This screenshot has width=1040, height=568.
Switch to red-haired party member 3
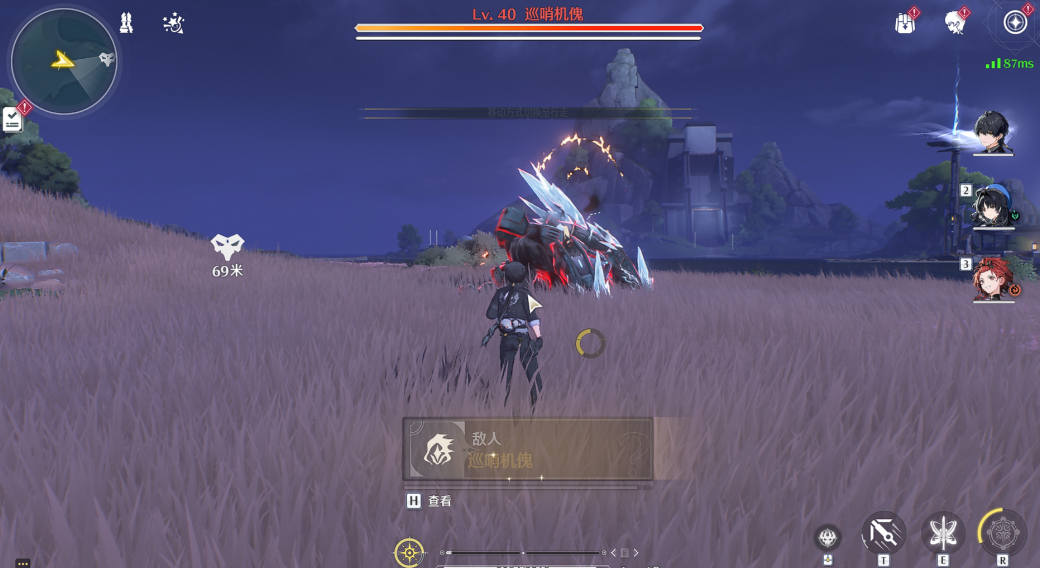click(994, 279)
